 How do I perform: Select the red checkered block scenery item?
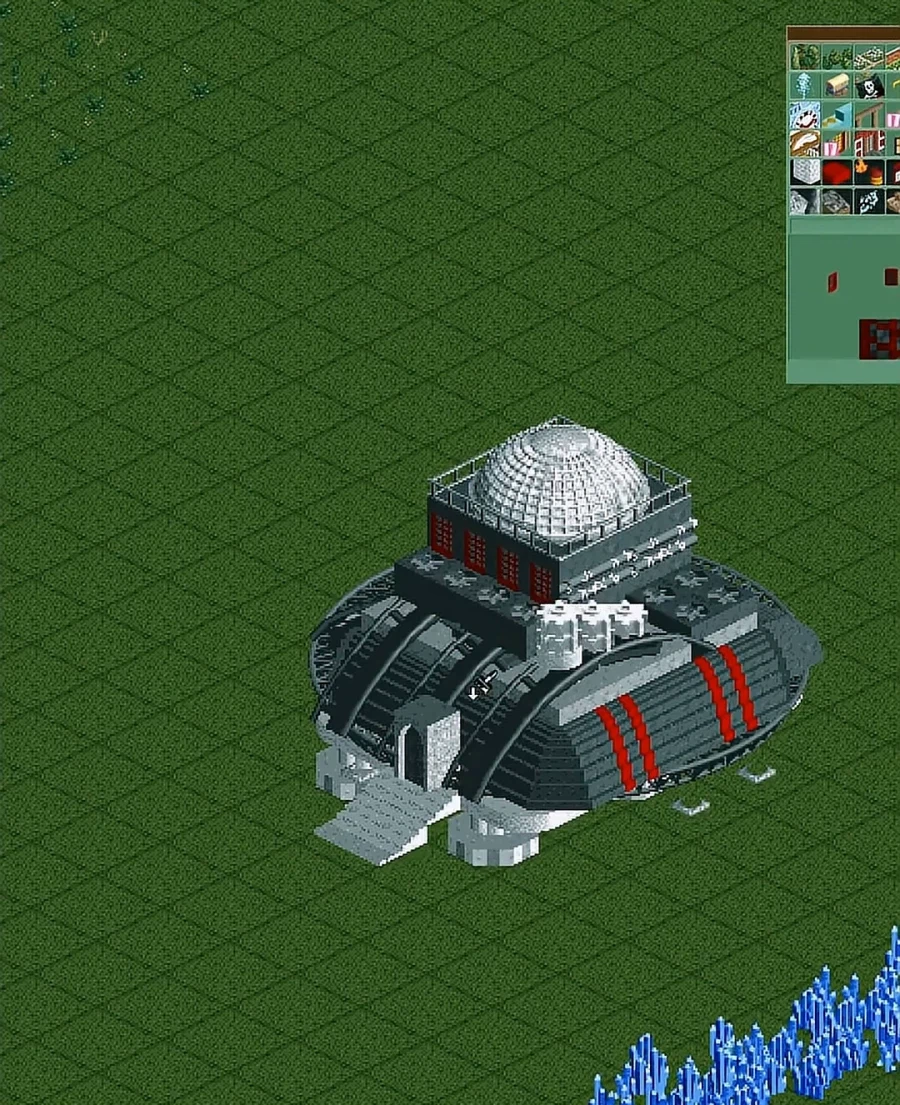point(879,339)
